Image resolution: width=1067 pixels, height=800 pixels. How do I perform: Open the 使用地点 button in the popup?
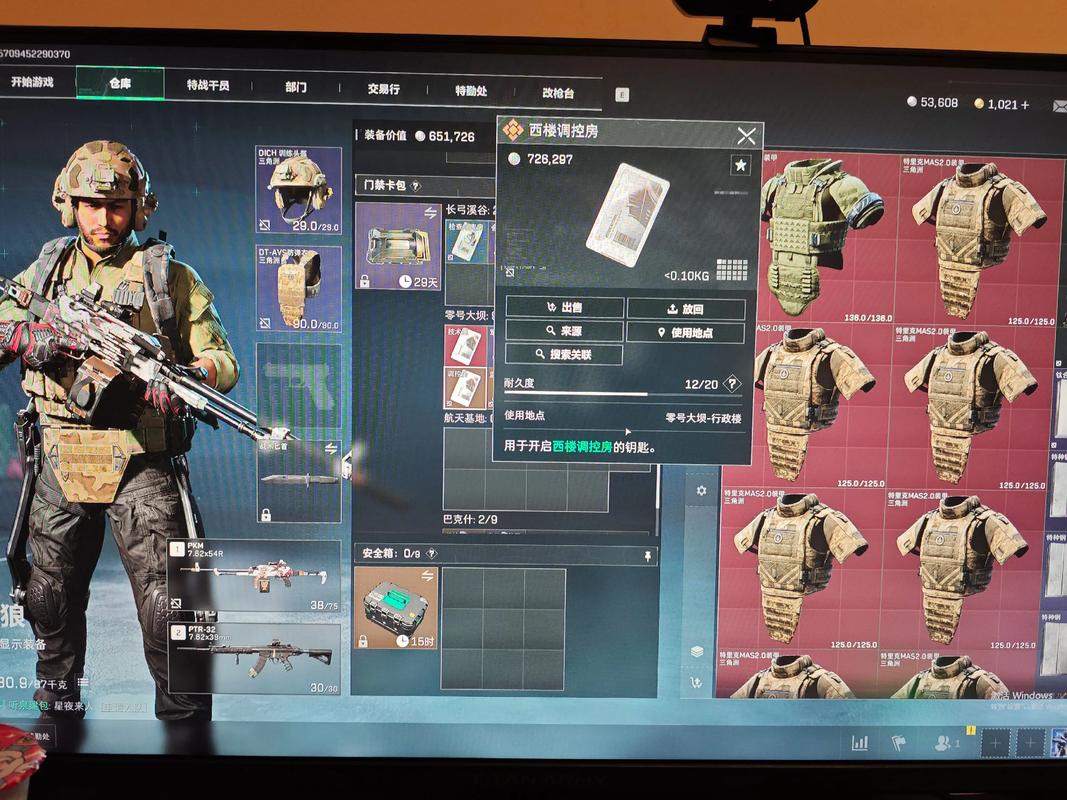point(686,333)
